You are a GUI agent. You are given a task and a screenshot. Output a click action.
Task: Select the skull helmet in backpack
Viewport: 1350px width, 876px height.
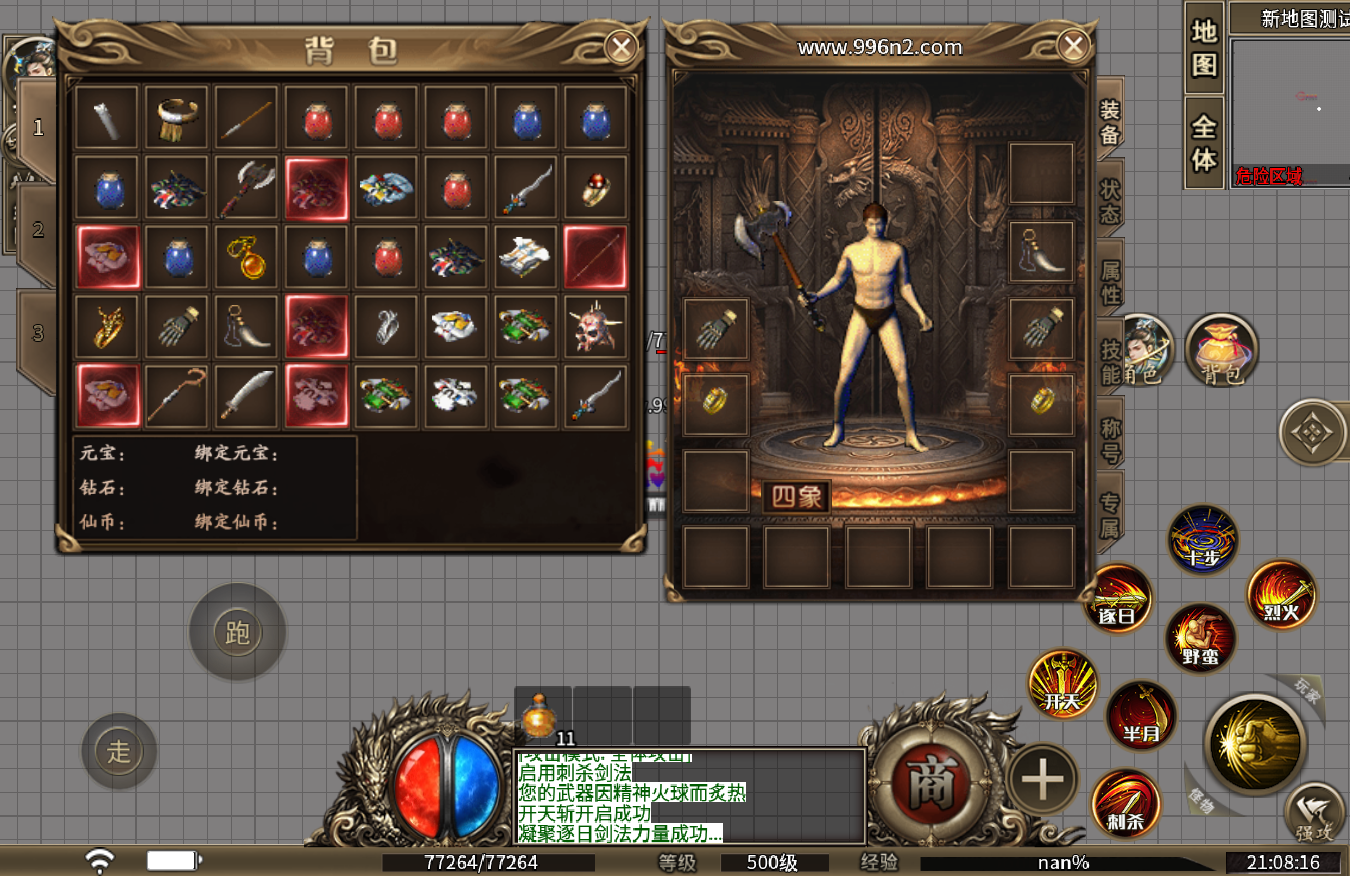(595, 327)
